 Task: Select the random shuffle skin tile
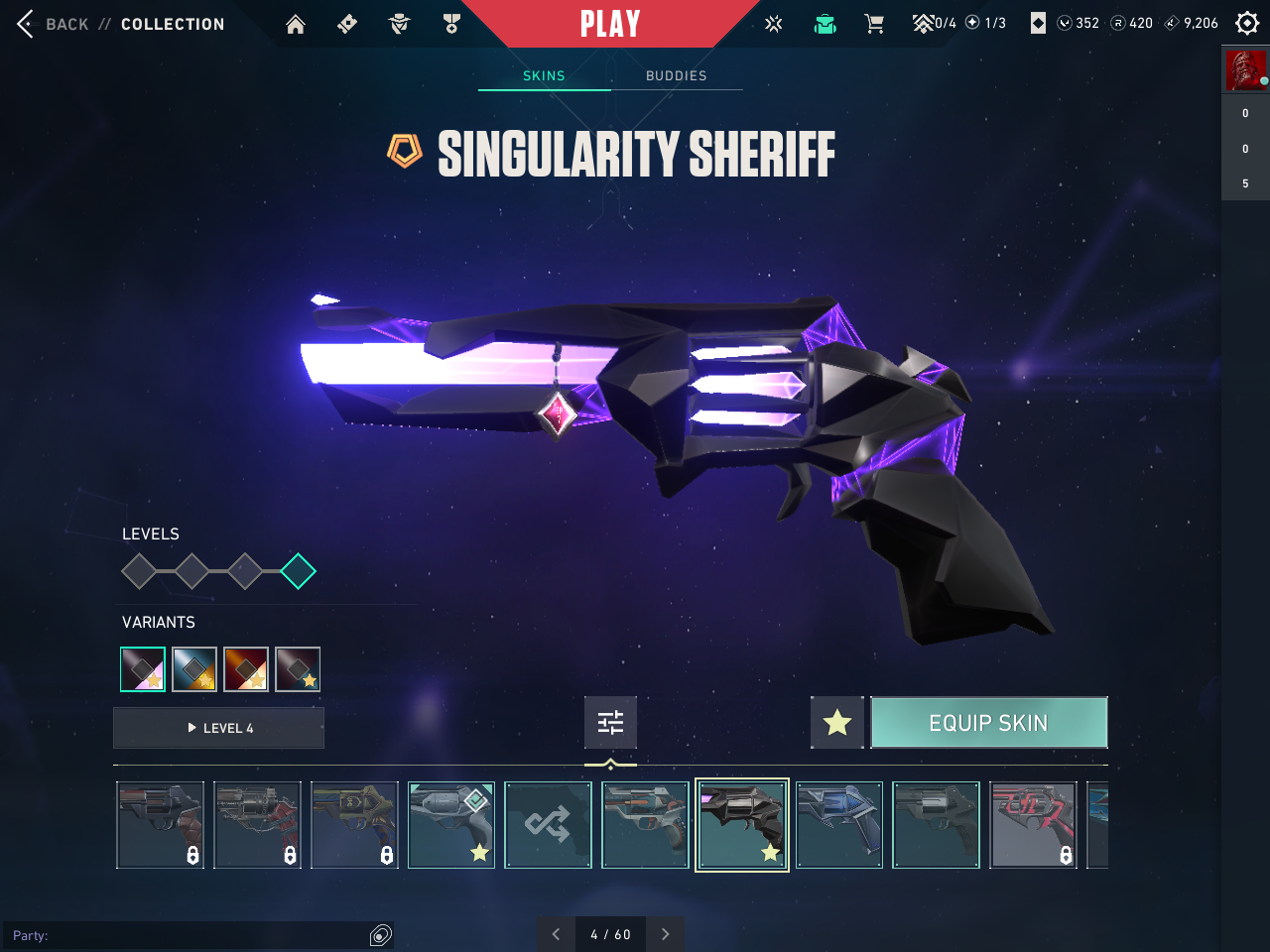click(x=548, y=825)
